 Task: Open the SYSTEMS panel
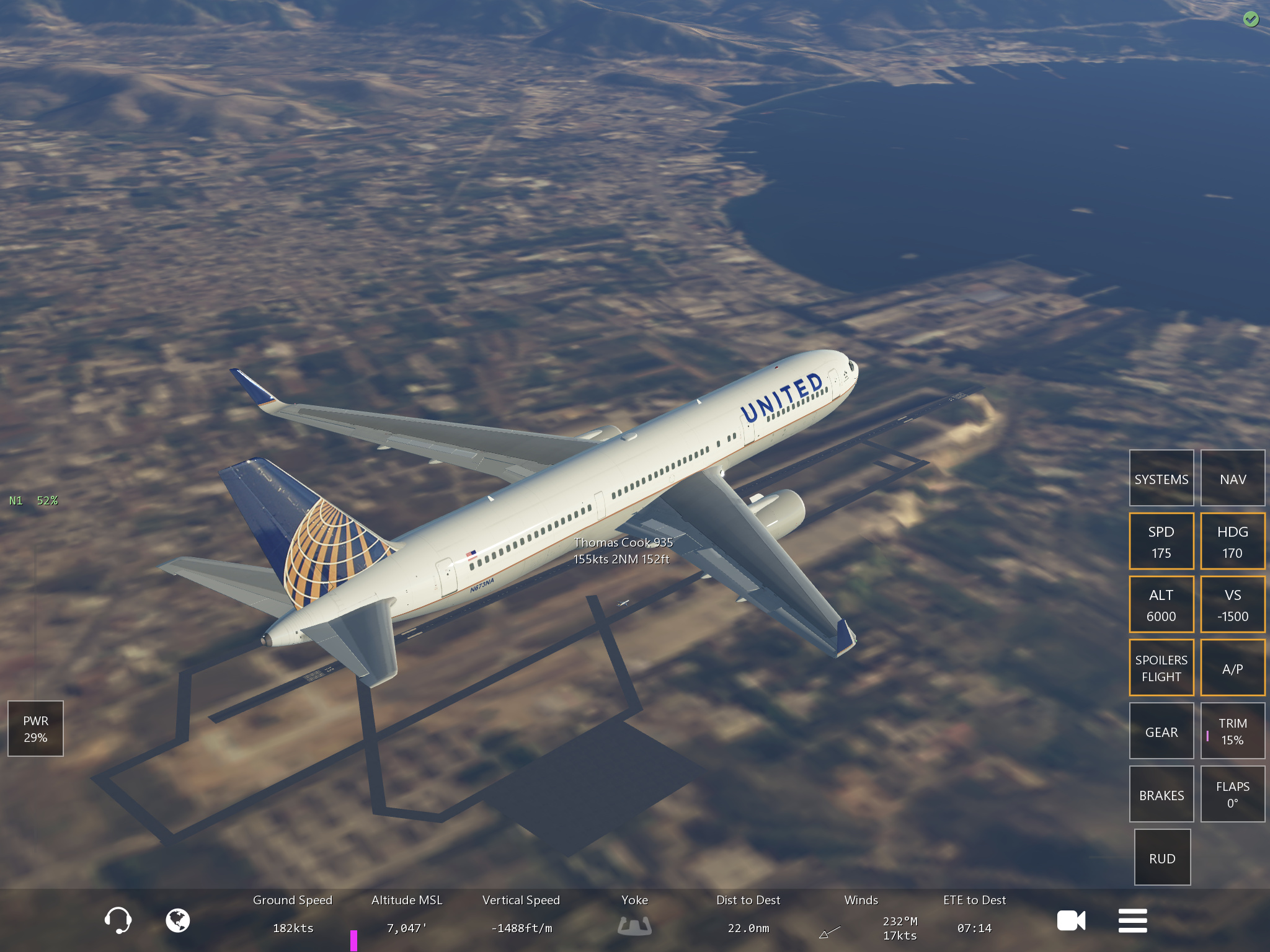coord(1161,478)
